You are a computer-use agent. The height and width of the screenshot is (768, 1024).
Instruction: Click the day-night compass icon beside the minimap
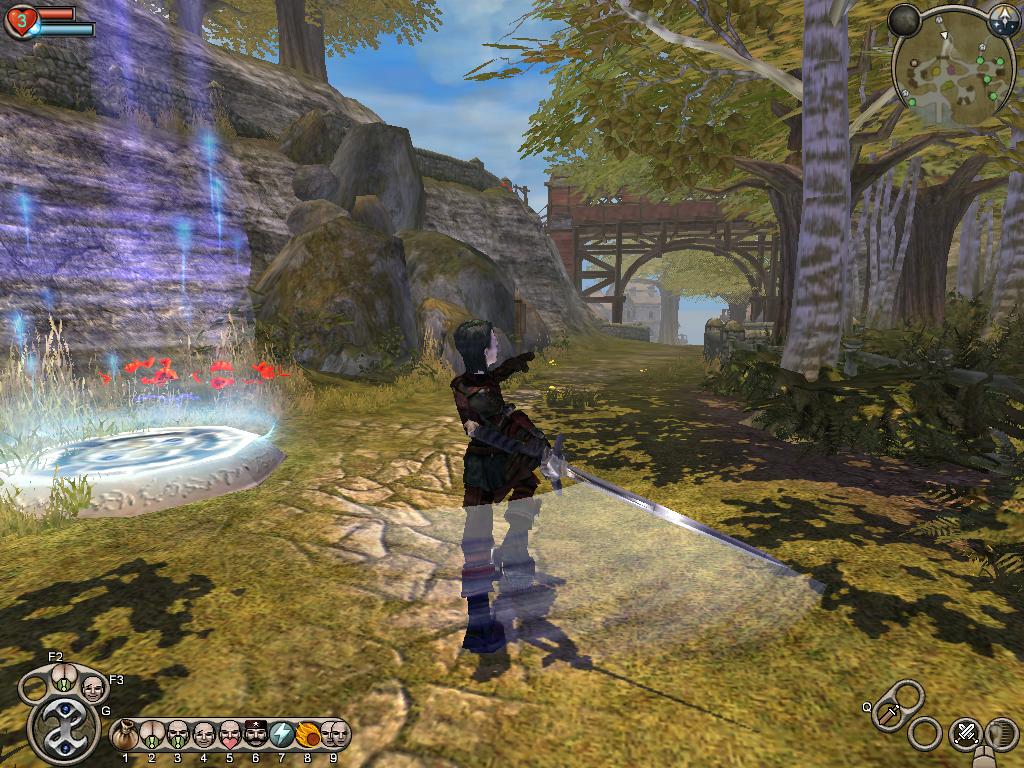(x=1001, y=18)
